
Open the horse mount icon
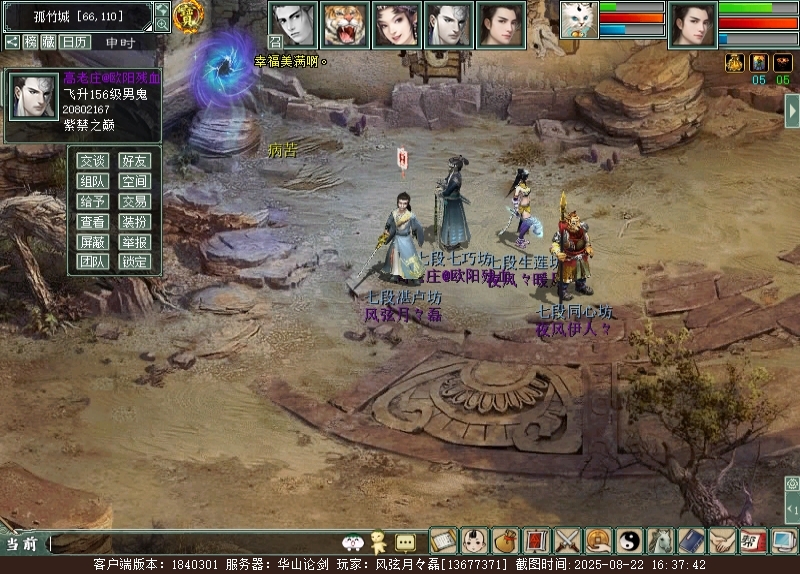pos(661,541)
